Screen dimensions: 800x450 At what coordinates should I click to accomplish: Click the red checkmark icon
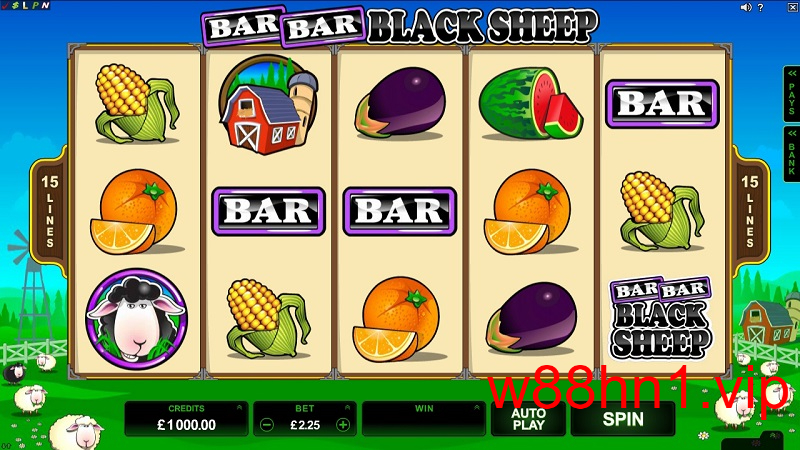pyautogui.click(x=5, y=7)
